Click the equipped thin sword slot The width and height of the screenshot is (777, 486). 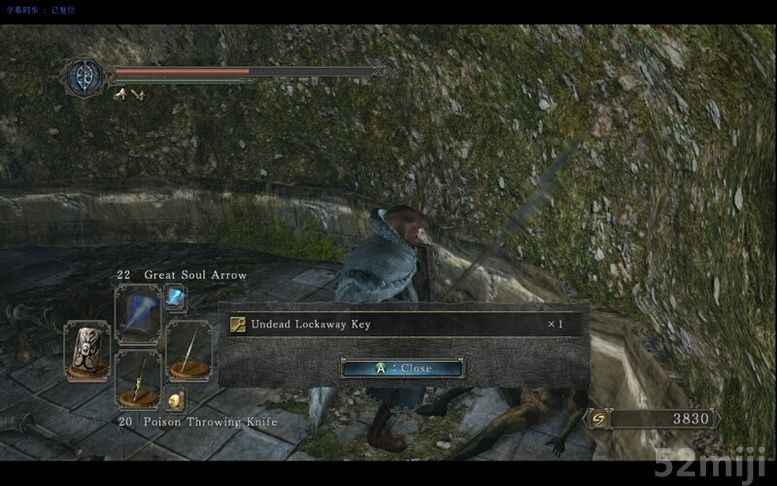point(188,349)
